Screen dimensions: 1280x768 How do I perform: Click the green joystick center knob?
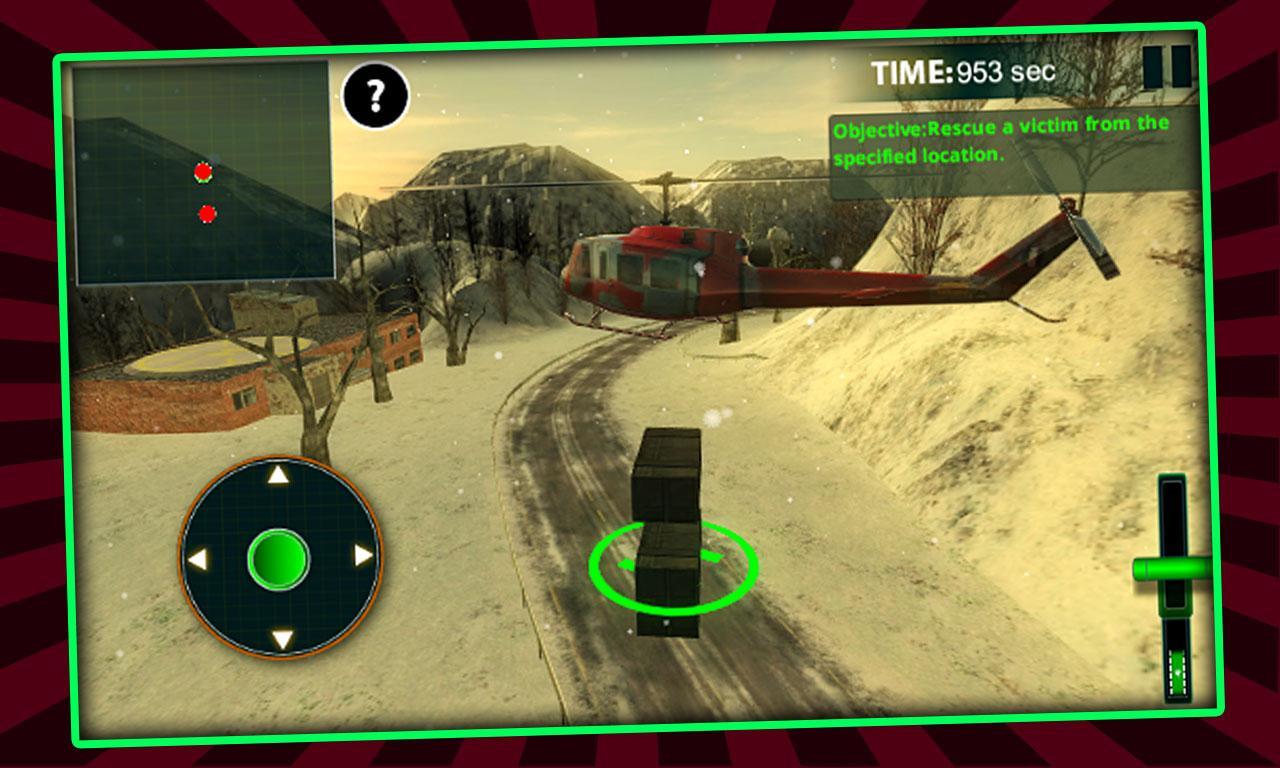click(x=278, y=558)
